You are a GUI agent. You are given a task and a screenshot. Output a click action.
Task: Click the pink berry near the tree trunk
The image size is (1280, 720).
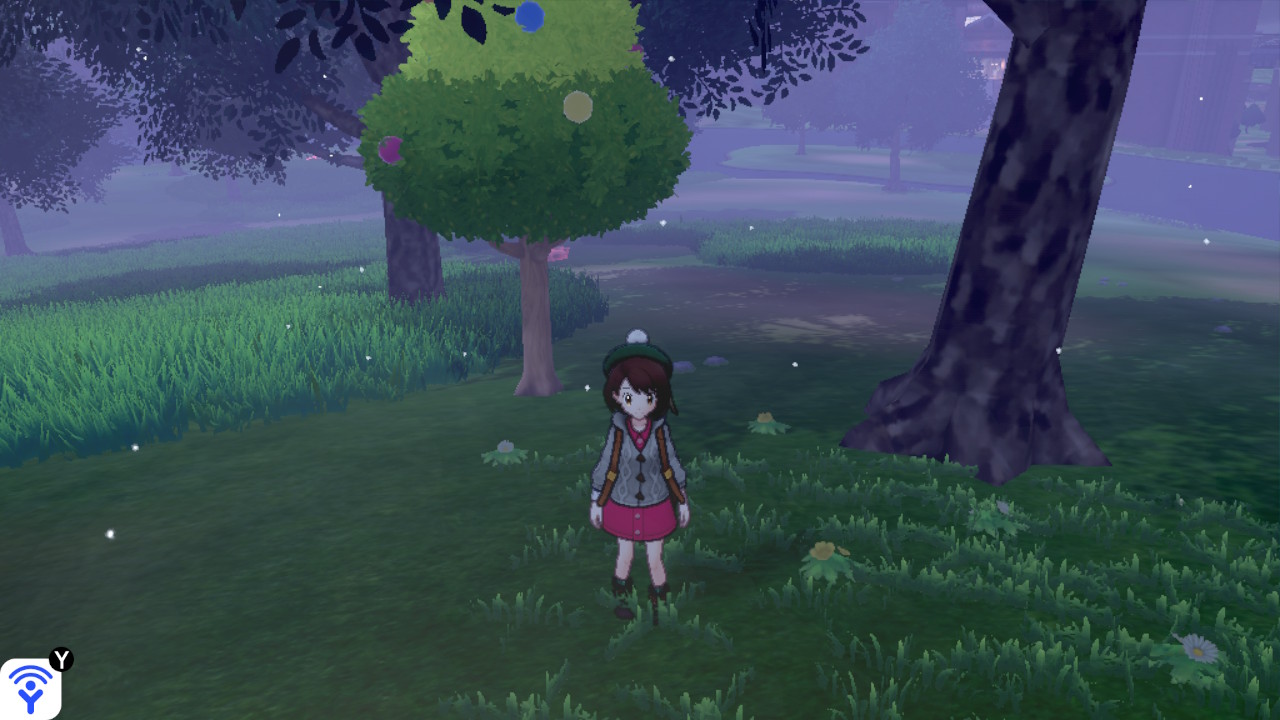[x=560, y=252]
